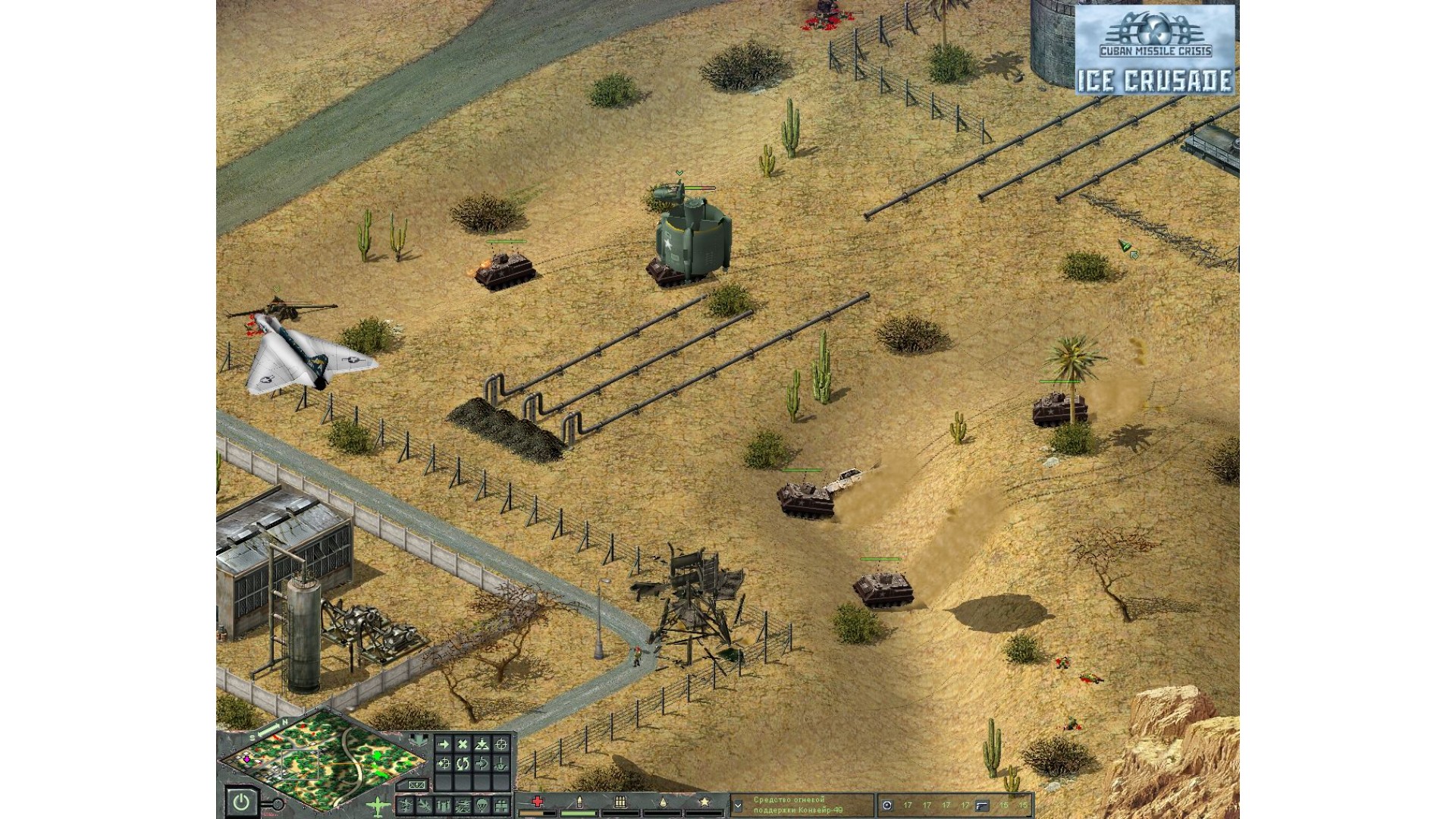Call in the paratrooper drop
1456x819 pixels.
[x=482, y=805]
